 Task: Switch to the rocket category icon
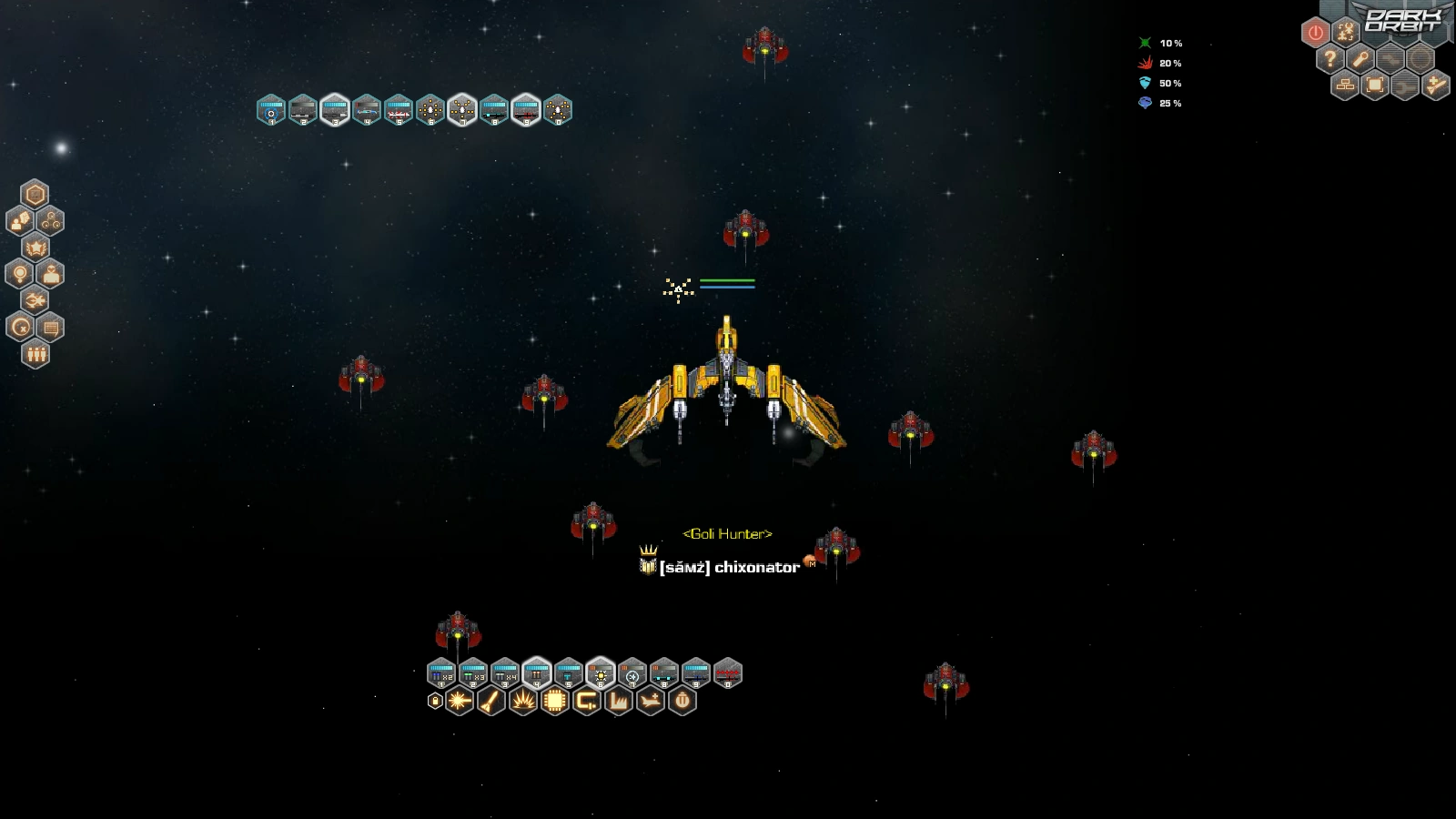(491, 702)
